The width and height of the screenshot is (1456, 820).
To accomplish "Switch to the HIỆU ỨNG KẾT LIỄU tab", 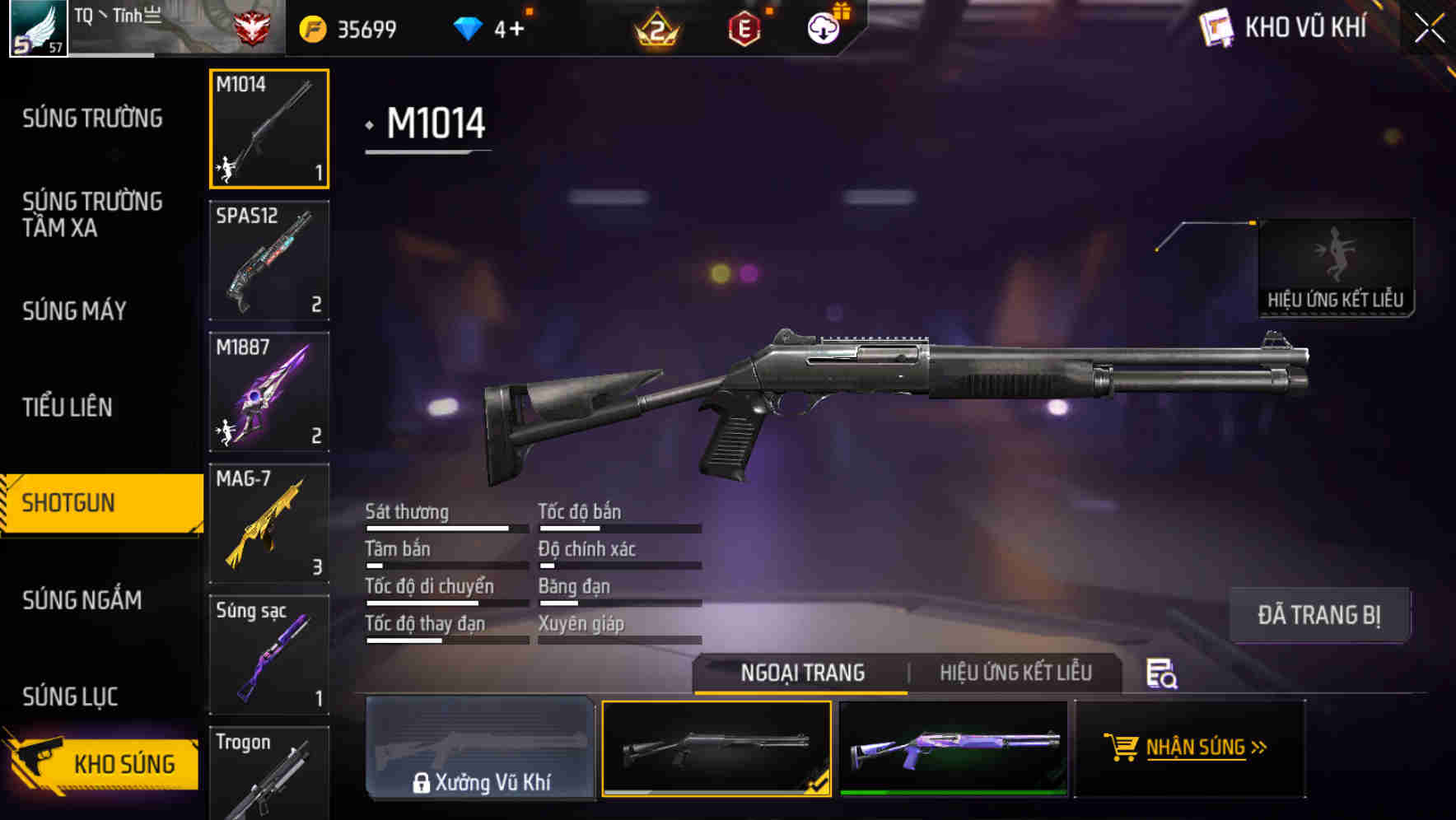I will pyautogui.click(x=1016, y=673).
